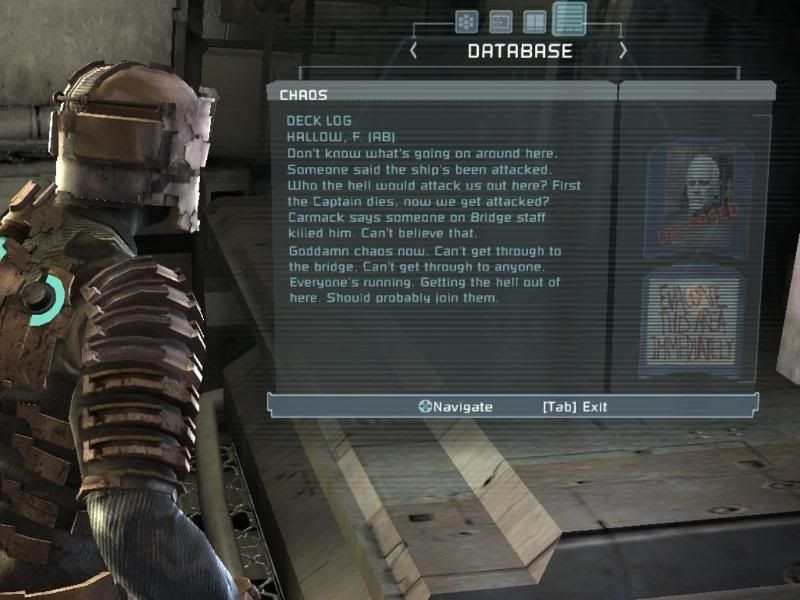Switch to the two-column panel tab icon
This screenshot has height=600, width=800.
click(x=535, y=21)
